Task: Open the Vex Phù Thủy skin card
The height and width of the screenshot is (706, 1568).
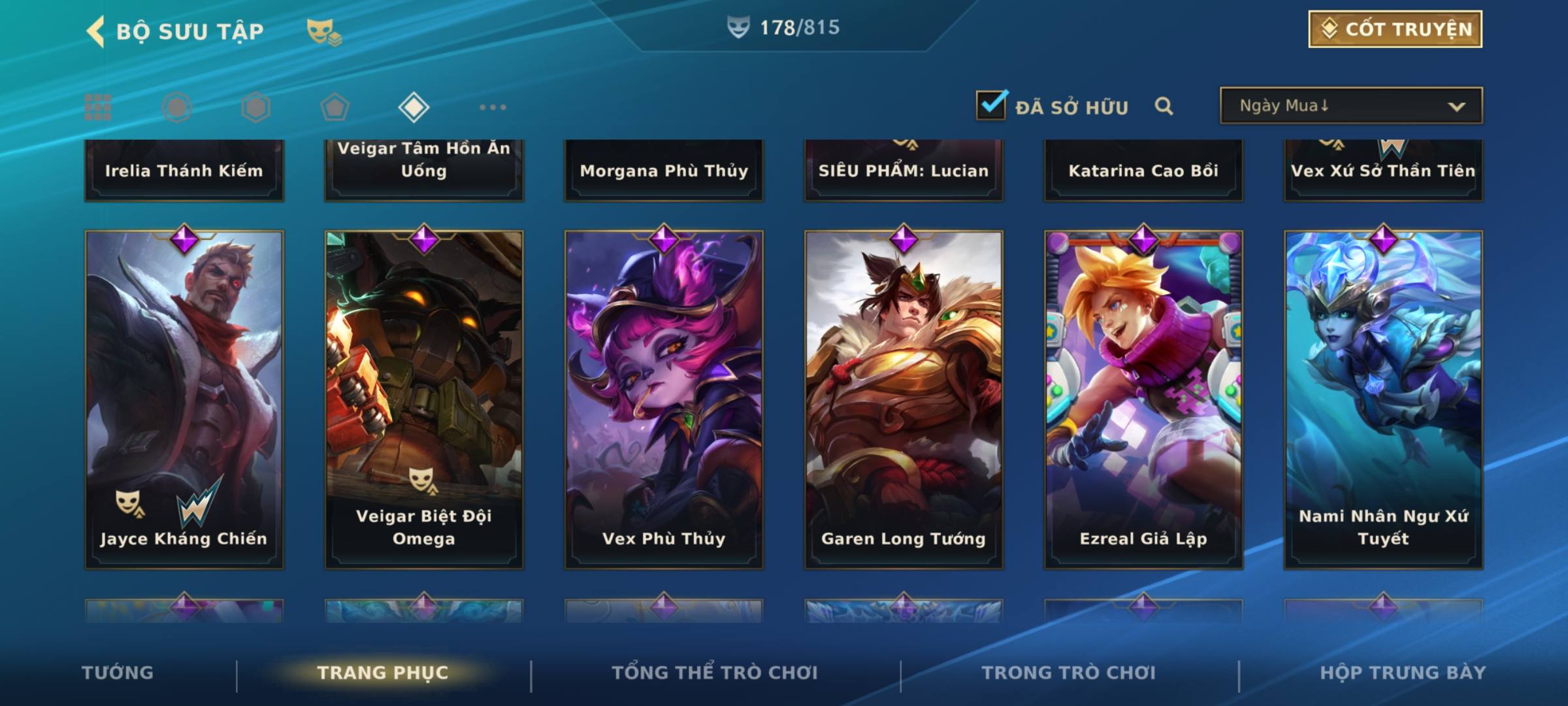Action: (664, 399)
